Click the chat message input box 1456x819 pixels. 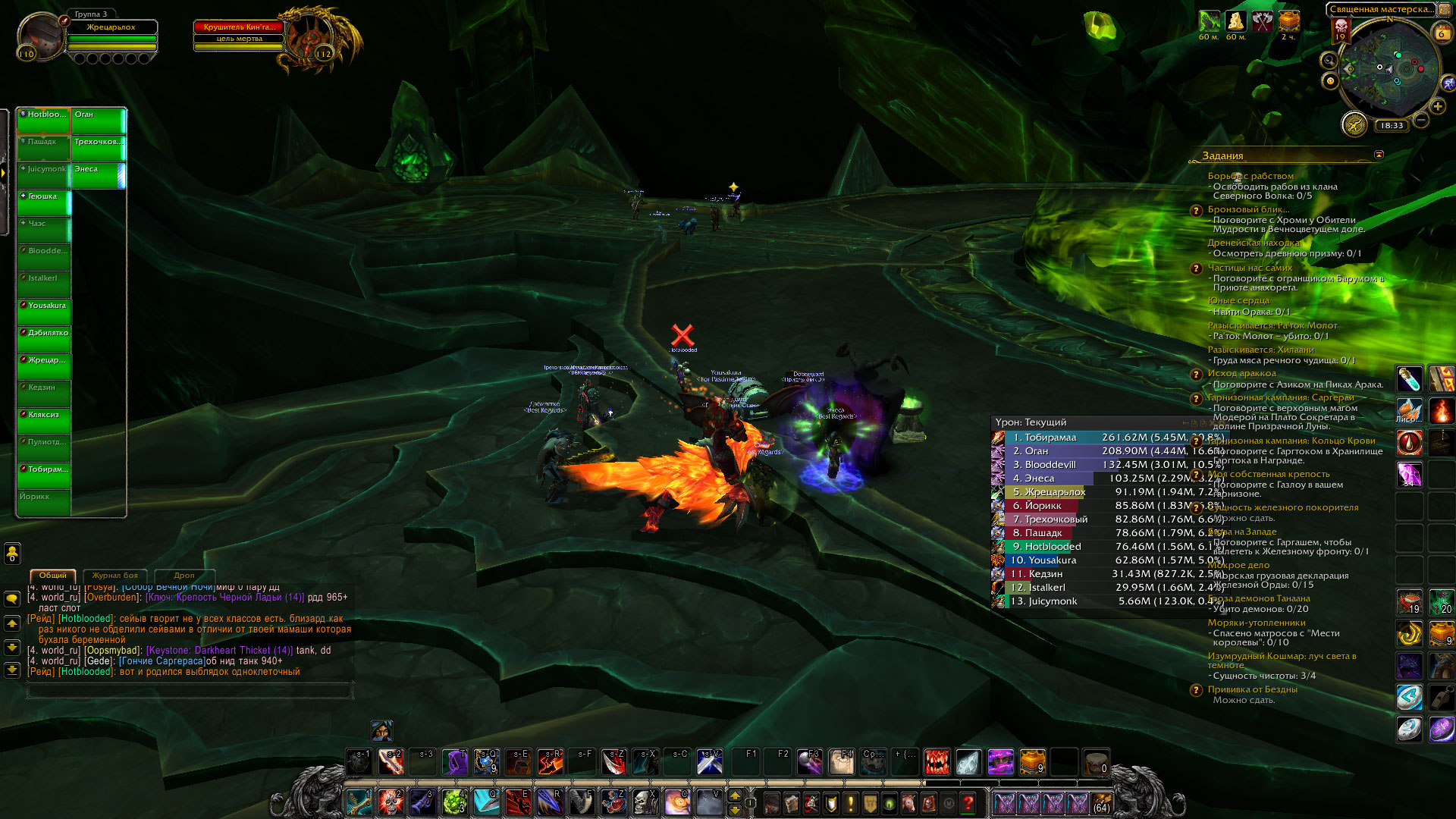[190, 690]
